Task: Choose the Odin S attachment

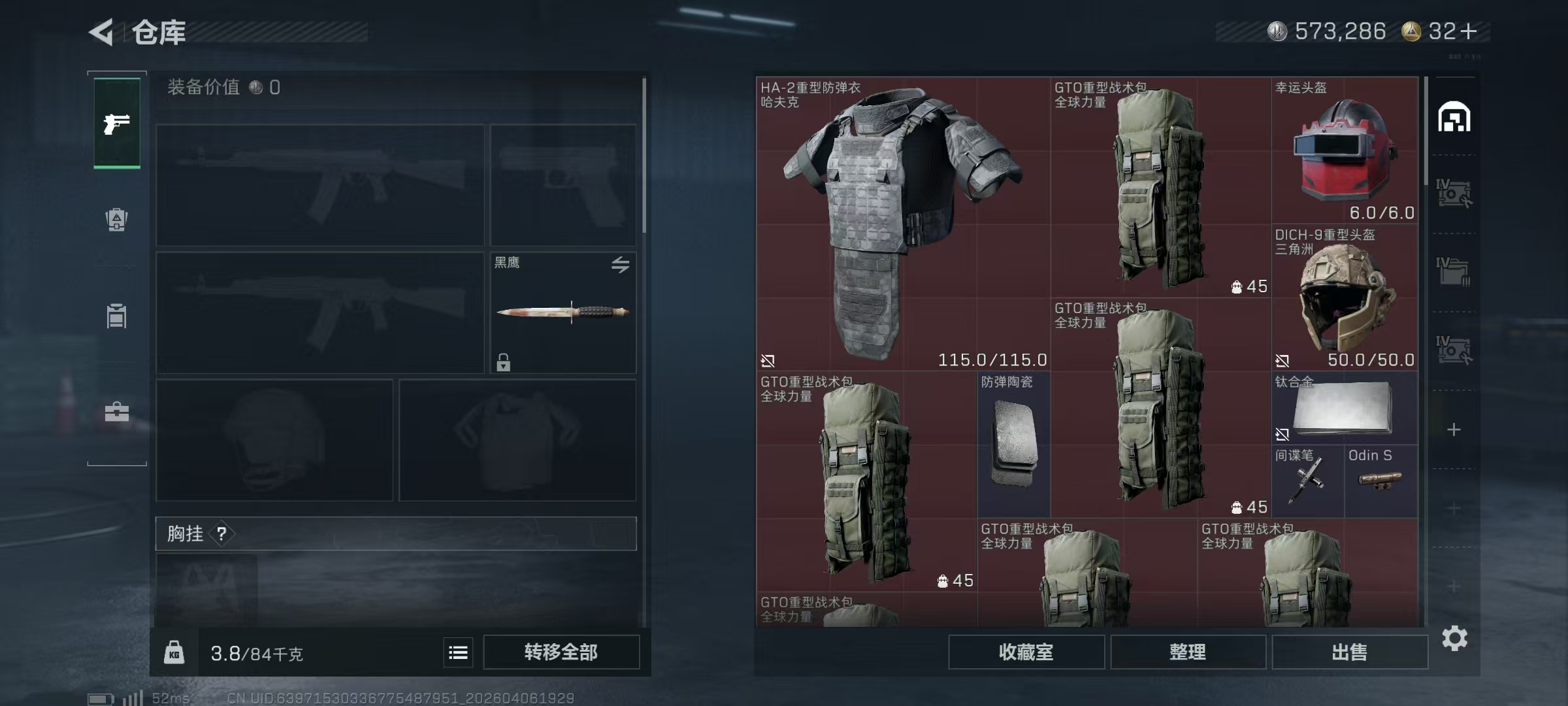Action: [x=1380, y=481]
